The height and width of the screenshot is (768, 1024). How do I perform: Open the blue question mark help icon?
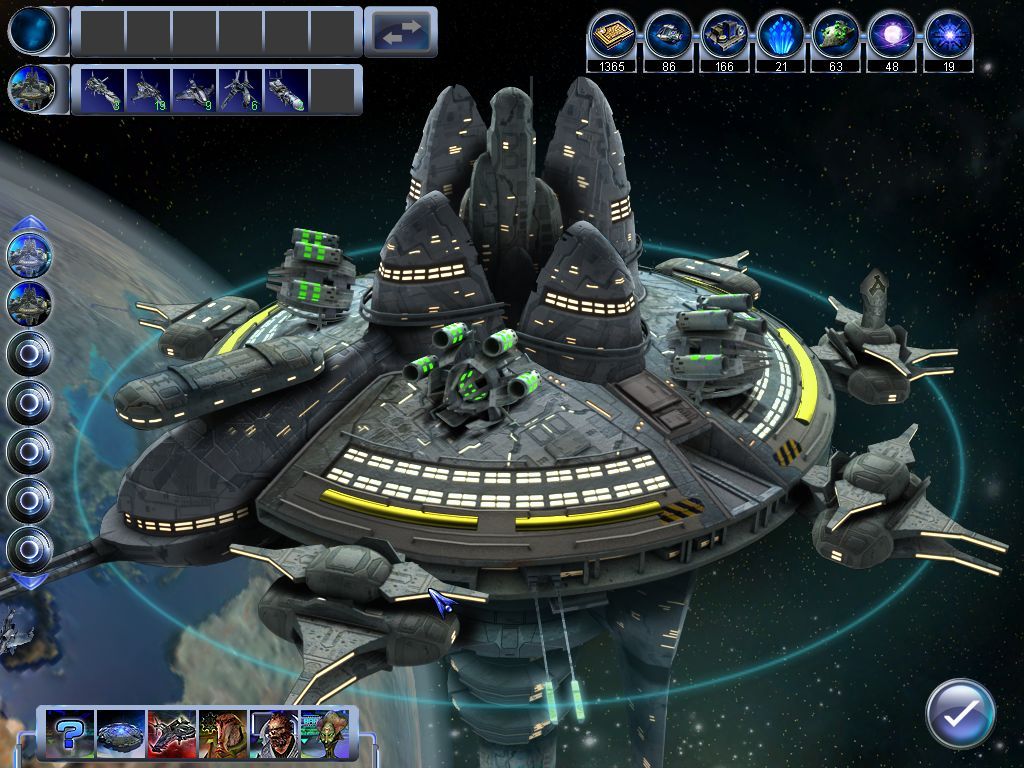[69, 734]
